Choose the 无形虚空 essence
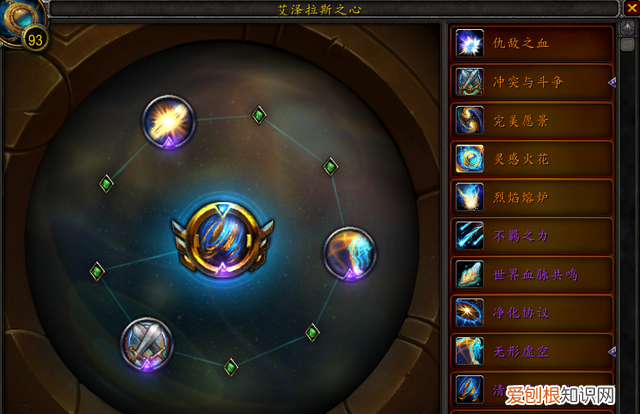Viewport: 640px width, 414px height. click(532, 350)
